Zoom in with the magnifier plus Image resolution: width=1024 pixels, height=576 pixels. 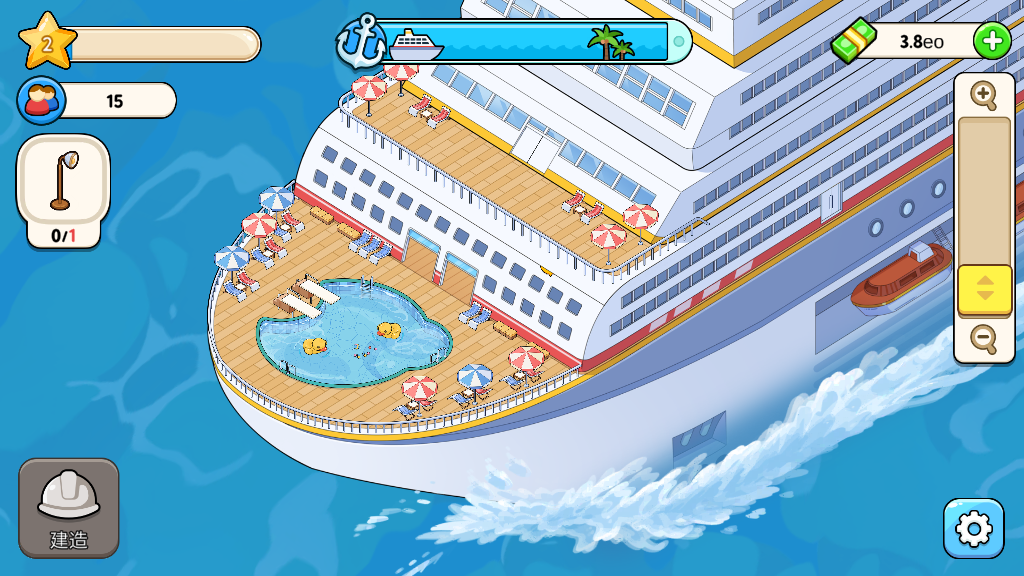click(x=984, y=96)
